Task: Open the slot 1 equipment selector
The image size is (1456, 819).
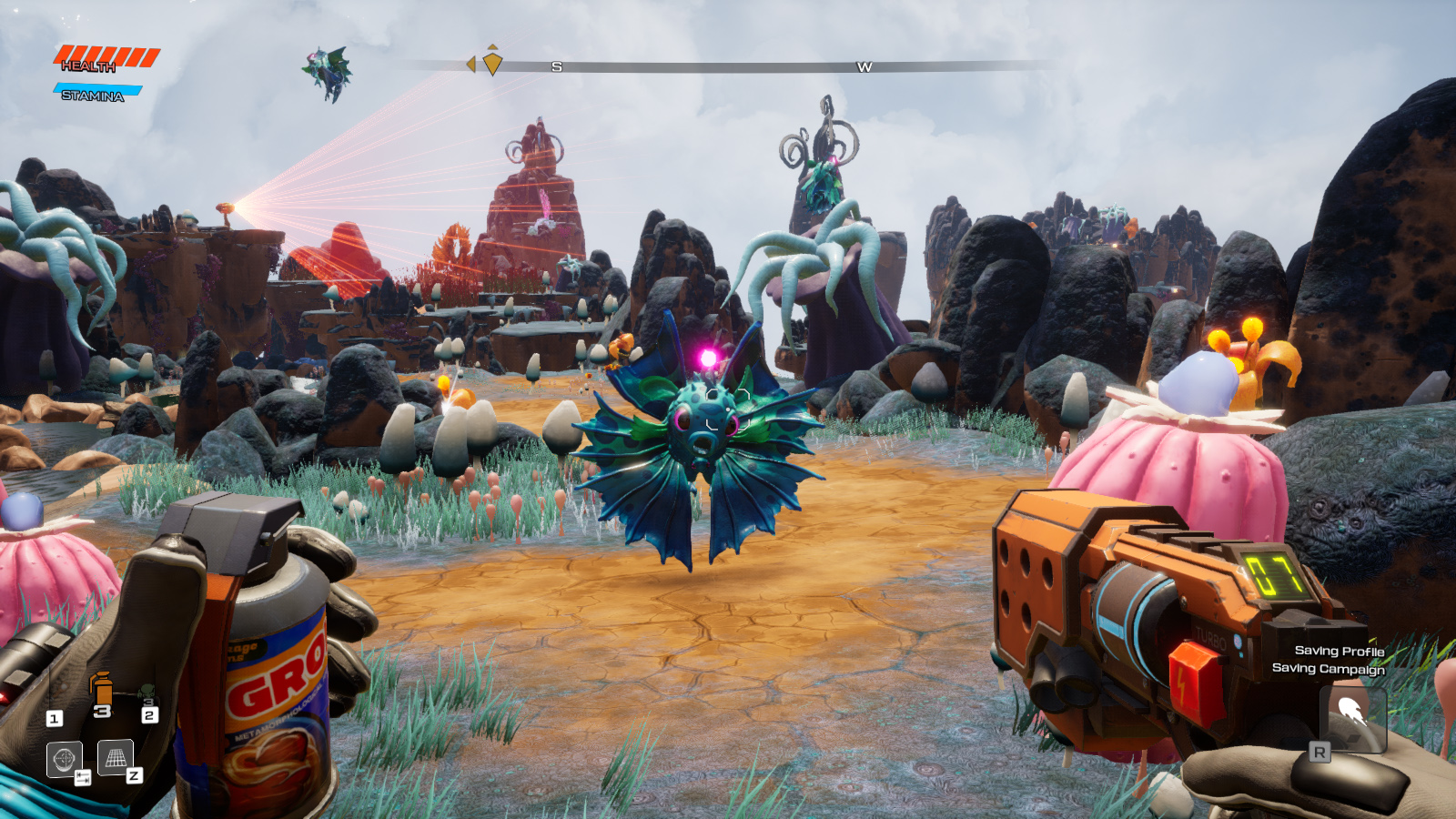Action: pos(55,718)
